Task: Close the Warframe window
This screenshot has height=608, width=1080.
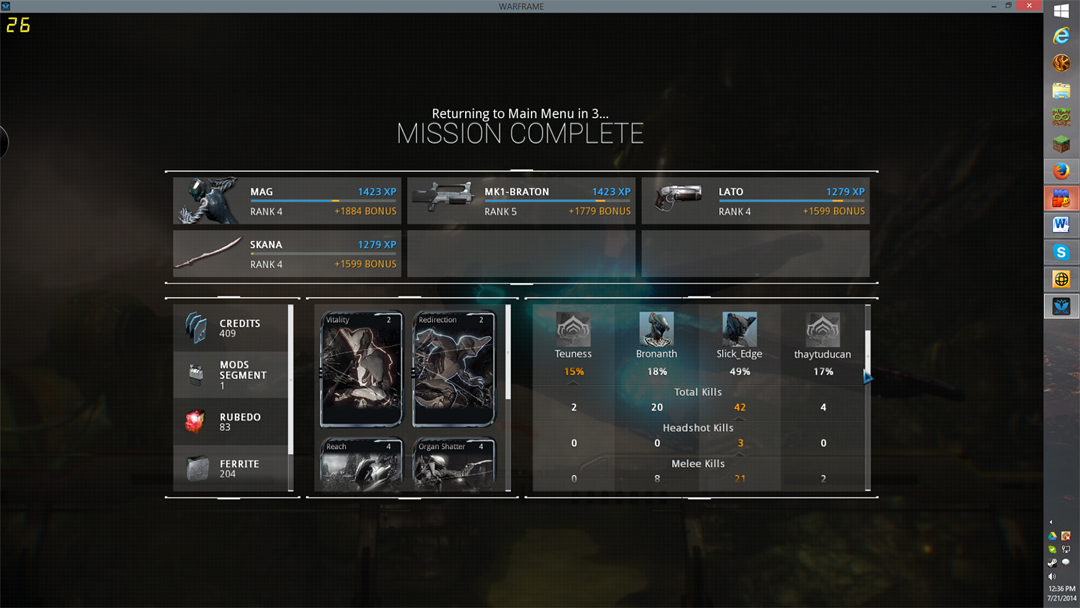Action: pos(1030,6)
